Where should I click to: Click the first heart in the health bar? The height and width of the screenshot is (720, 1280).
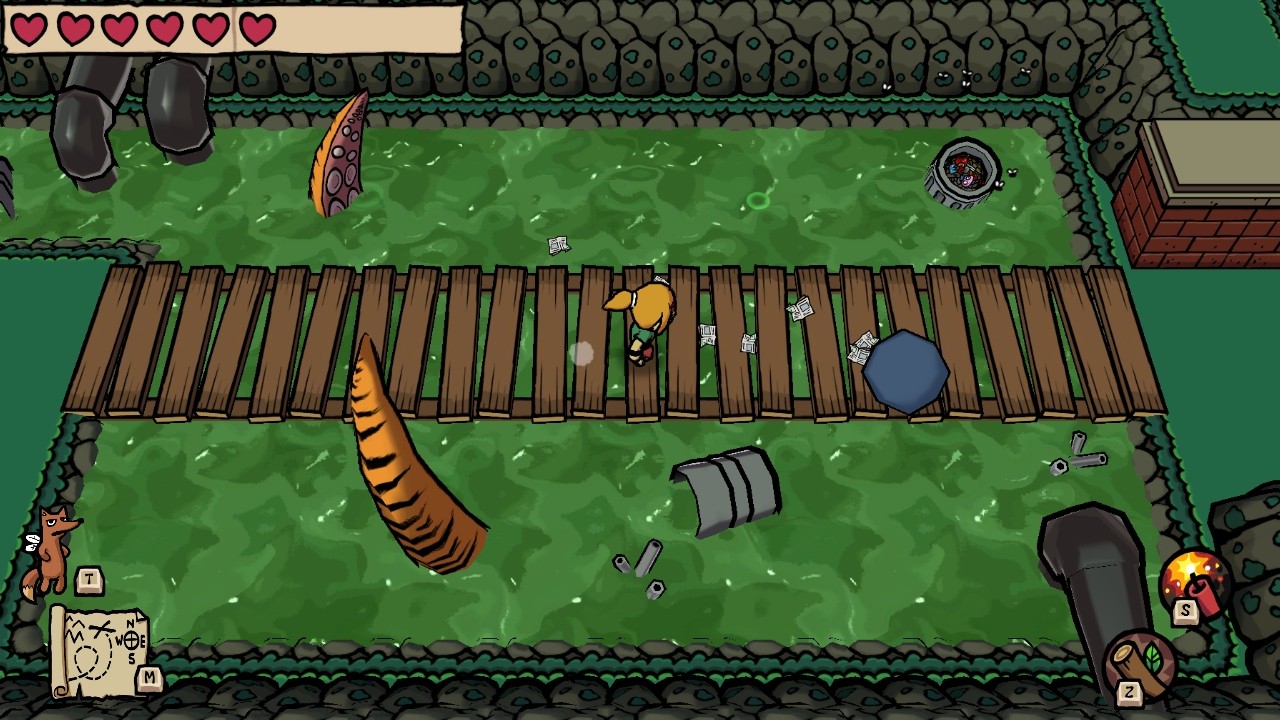click(x=29, y=27)
